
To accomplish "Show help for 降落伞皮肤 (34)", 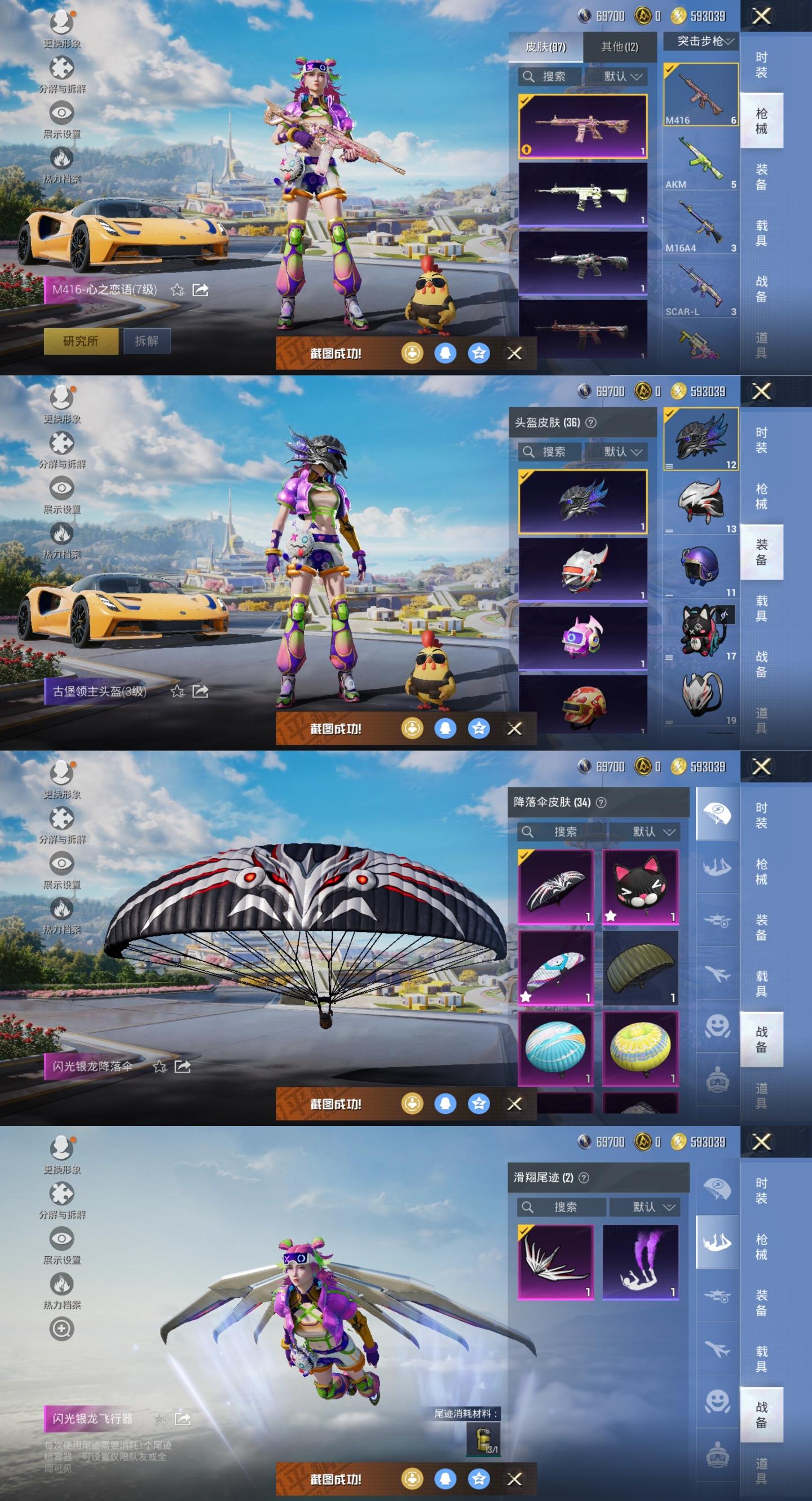I will point(601,802).
